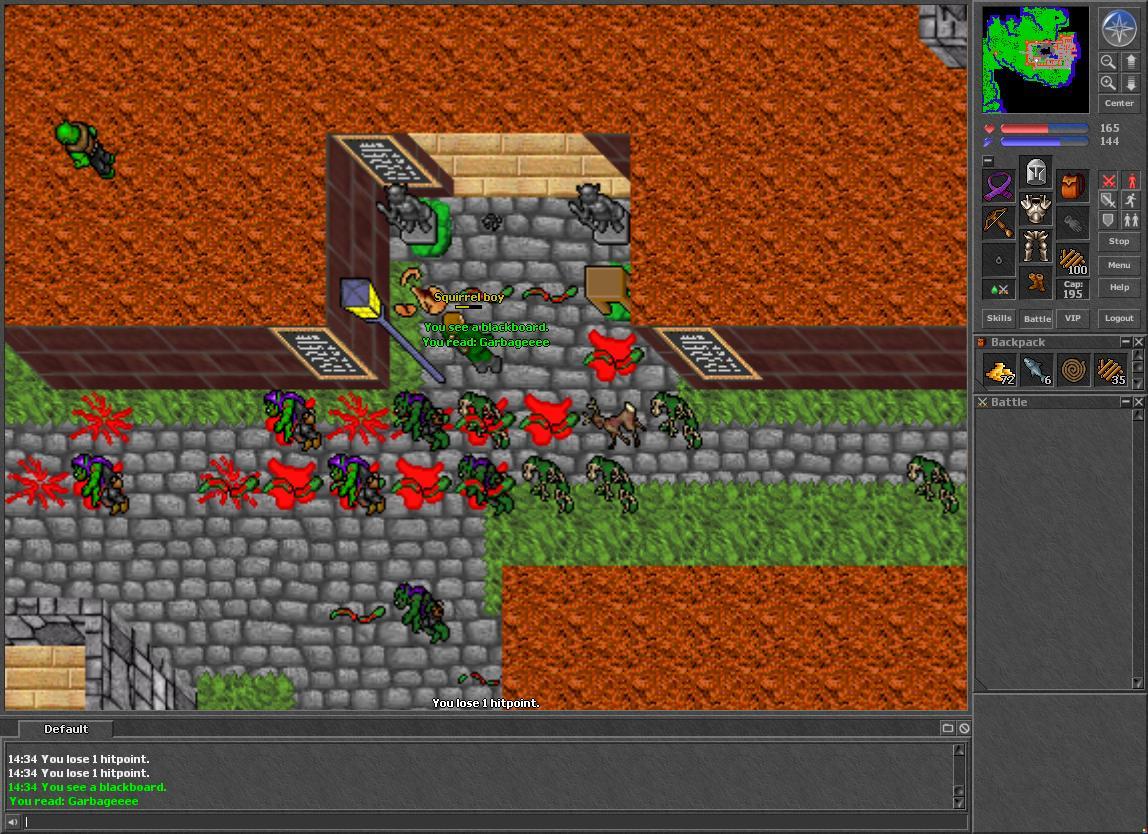Close the Backpack window
1148x834 pixels.
(1138, 342)
